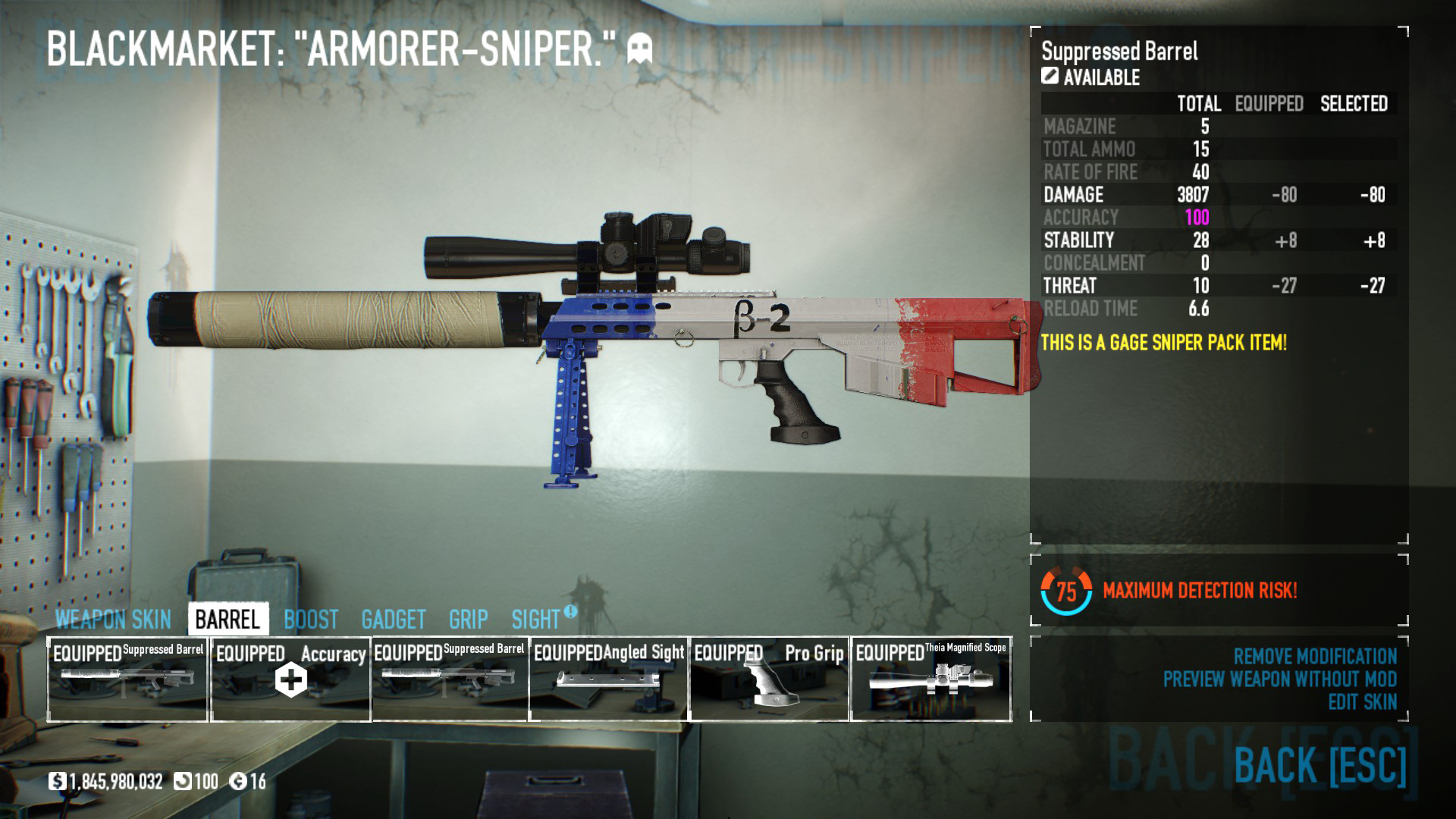Preview weapon without mod
The image size is (1456, 819).
click(1279, 679)
